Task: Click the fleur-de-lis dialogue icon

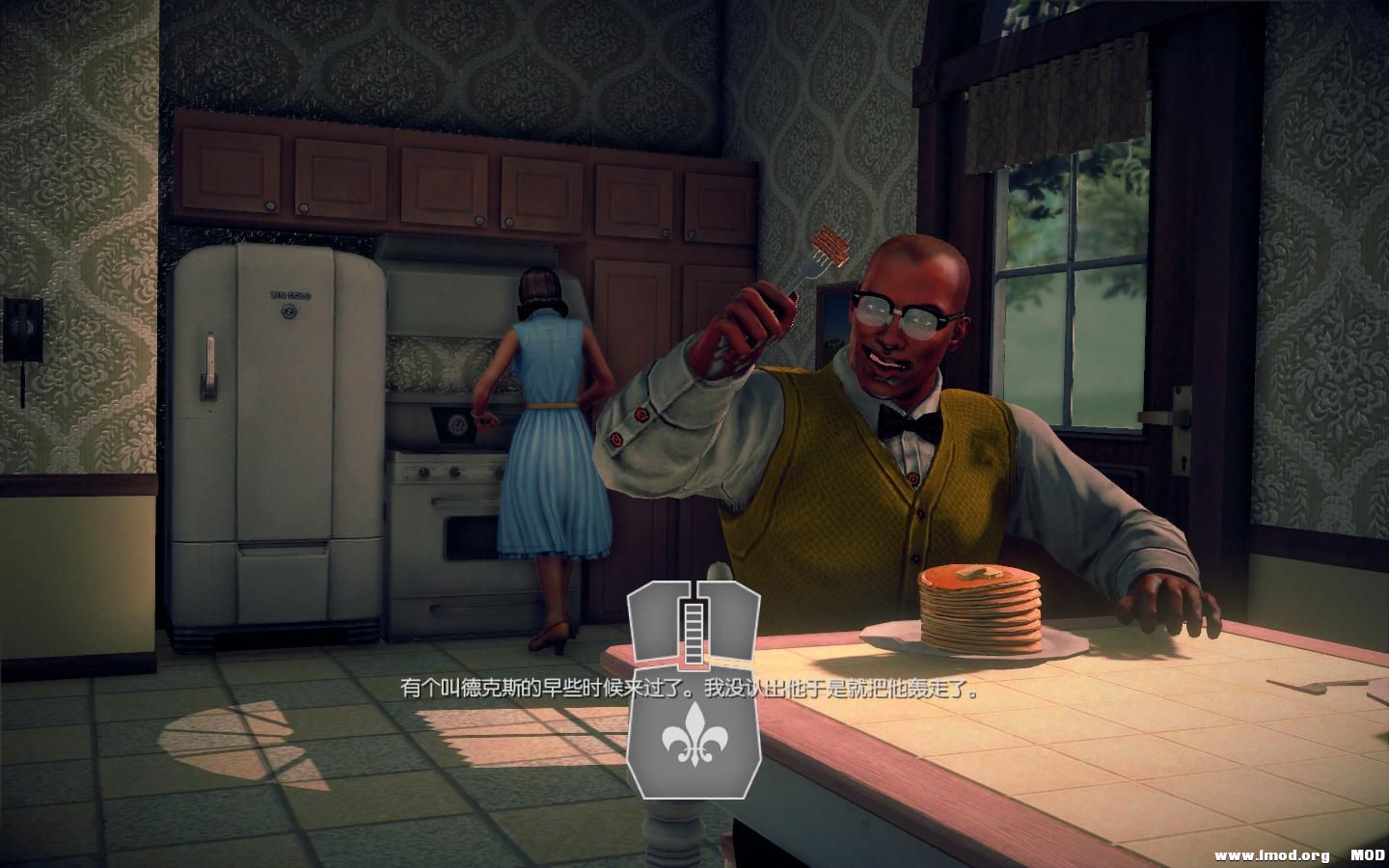Action: point(693,738)
